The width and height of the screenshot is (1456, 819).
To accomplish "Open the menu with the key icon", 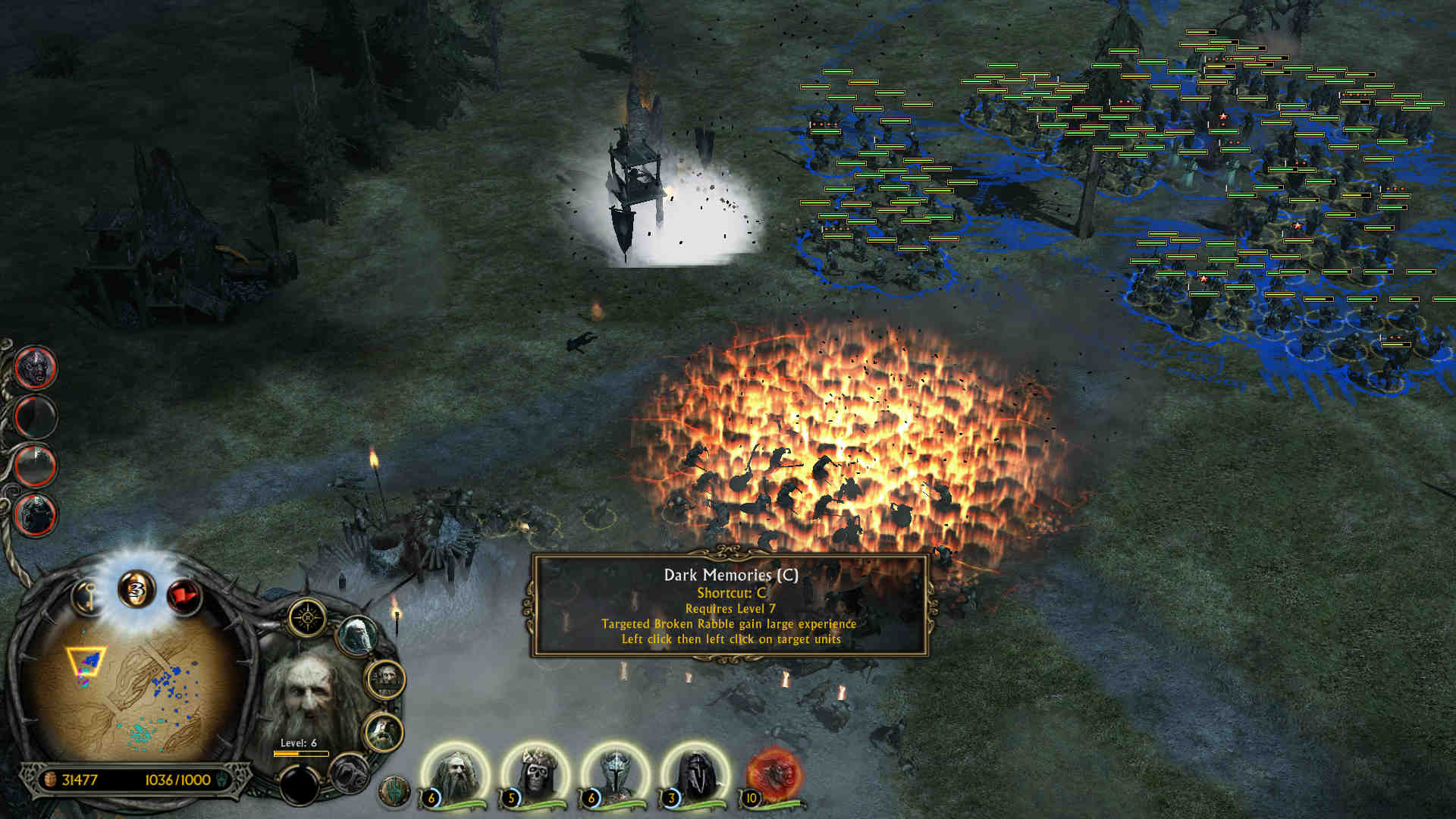I will pos(88,596).
